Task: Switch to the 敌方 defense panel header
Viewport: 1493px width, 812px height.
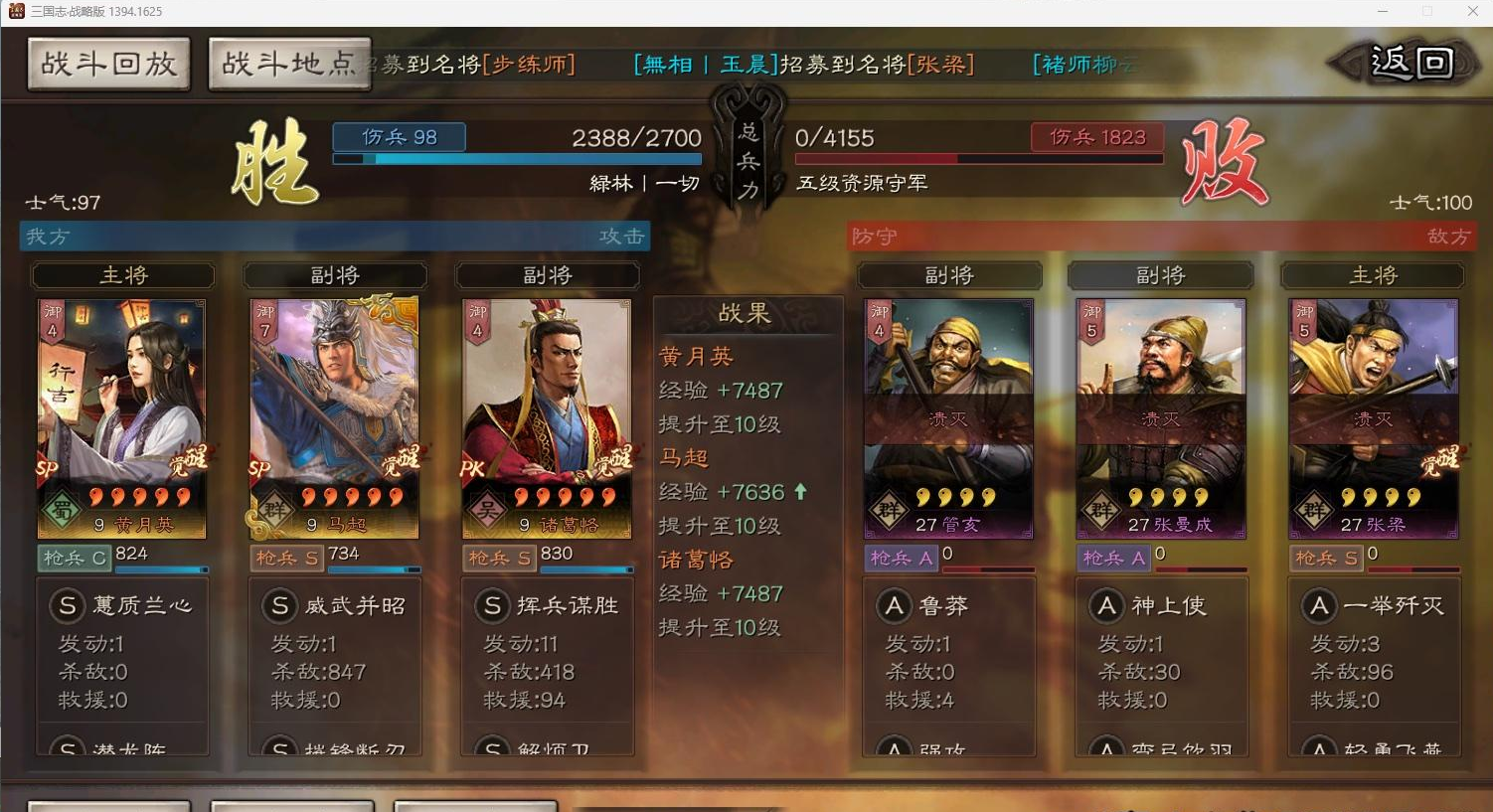Action: pos(1449,237)
